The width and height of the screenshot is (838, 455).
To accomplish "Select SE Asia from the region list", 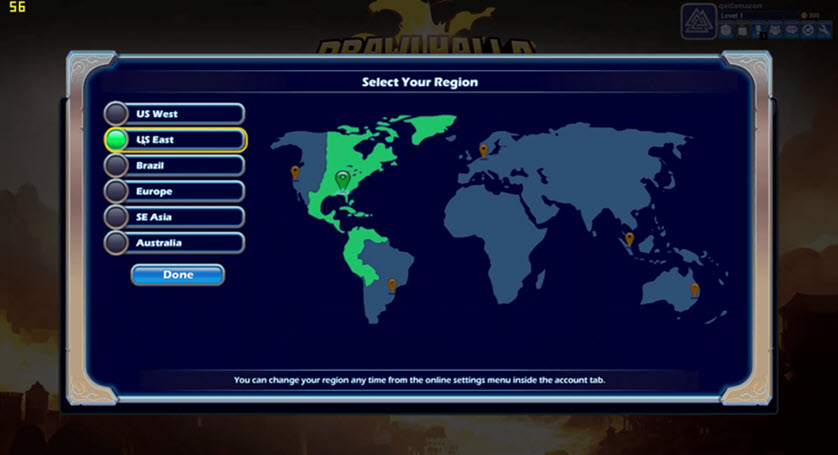I will [175, 217].
